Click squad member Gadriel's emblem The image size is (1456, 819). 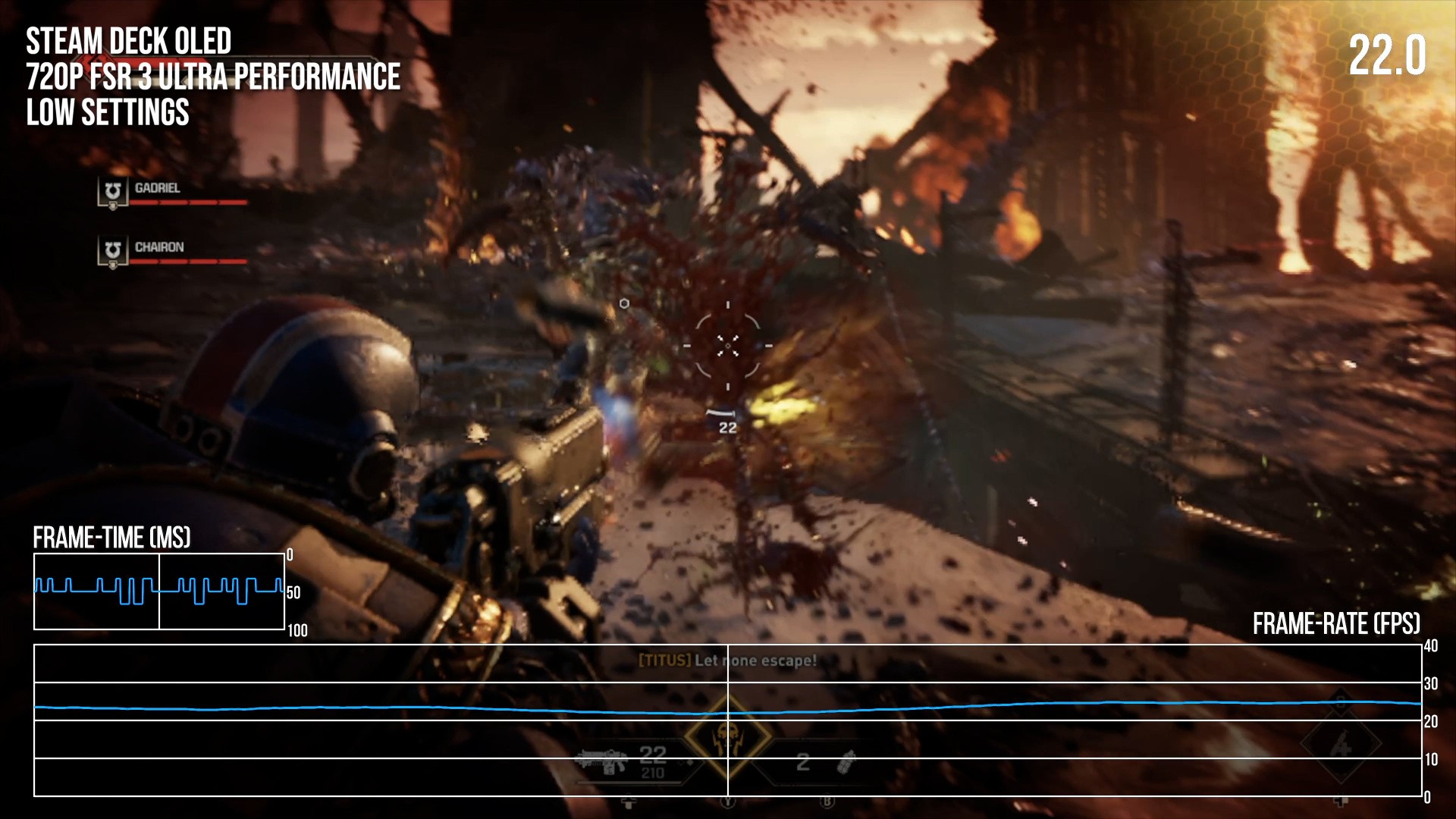(x=113, y=192)
